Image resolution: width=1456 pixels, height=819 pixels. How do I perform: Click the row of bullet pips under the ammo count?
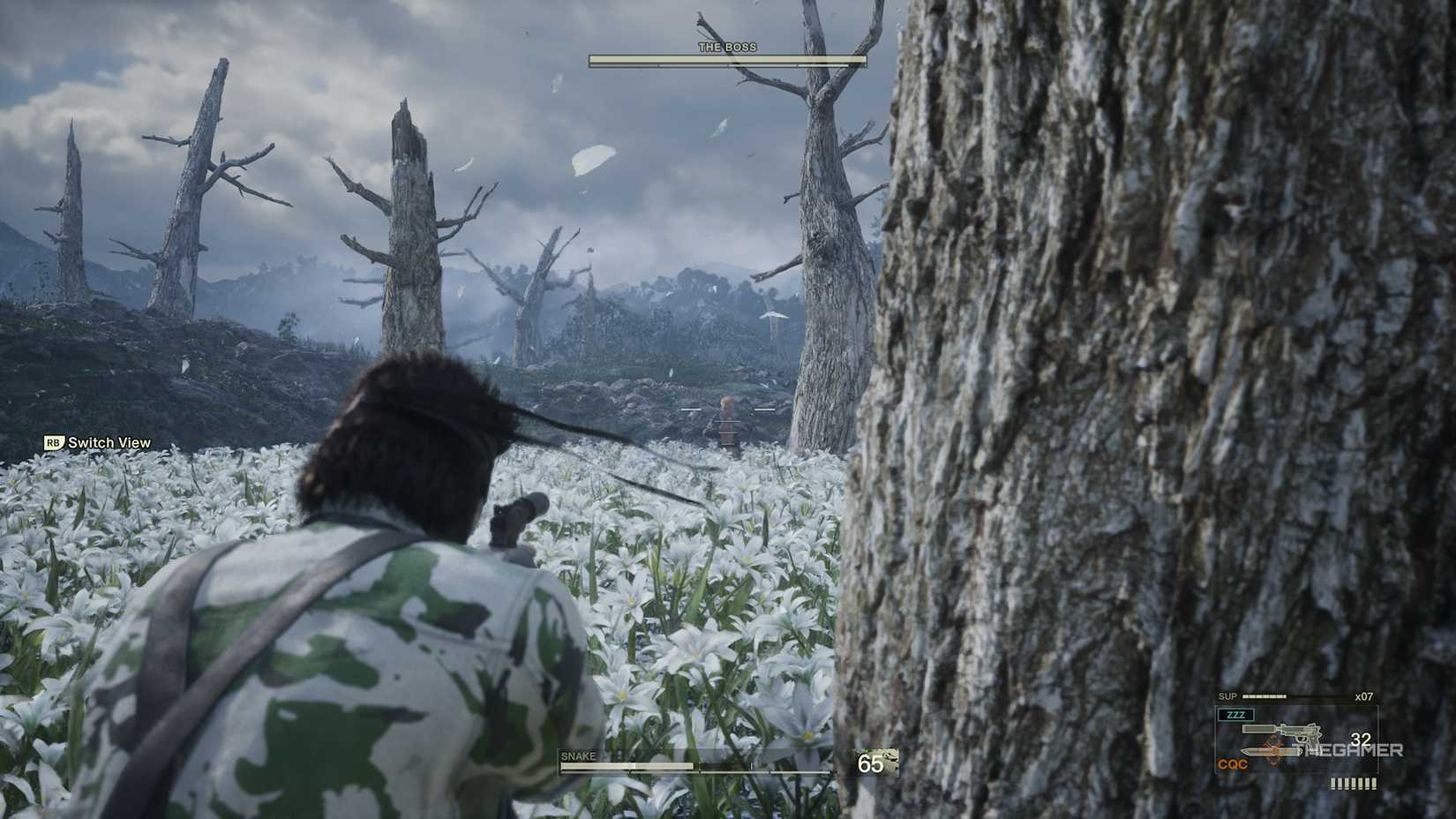coord(1354,782)
